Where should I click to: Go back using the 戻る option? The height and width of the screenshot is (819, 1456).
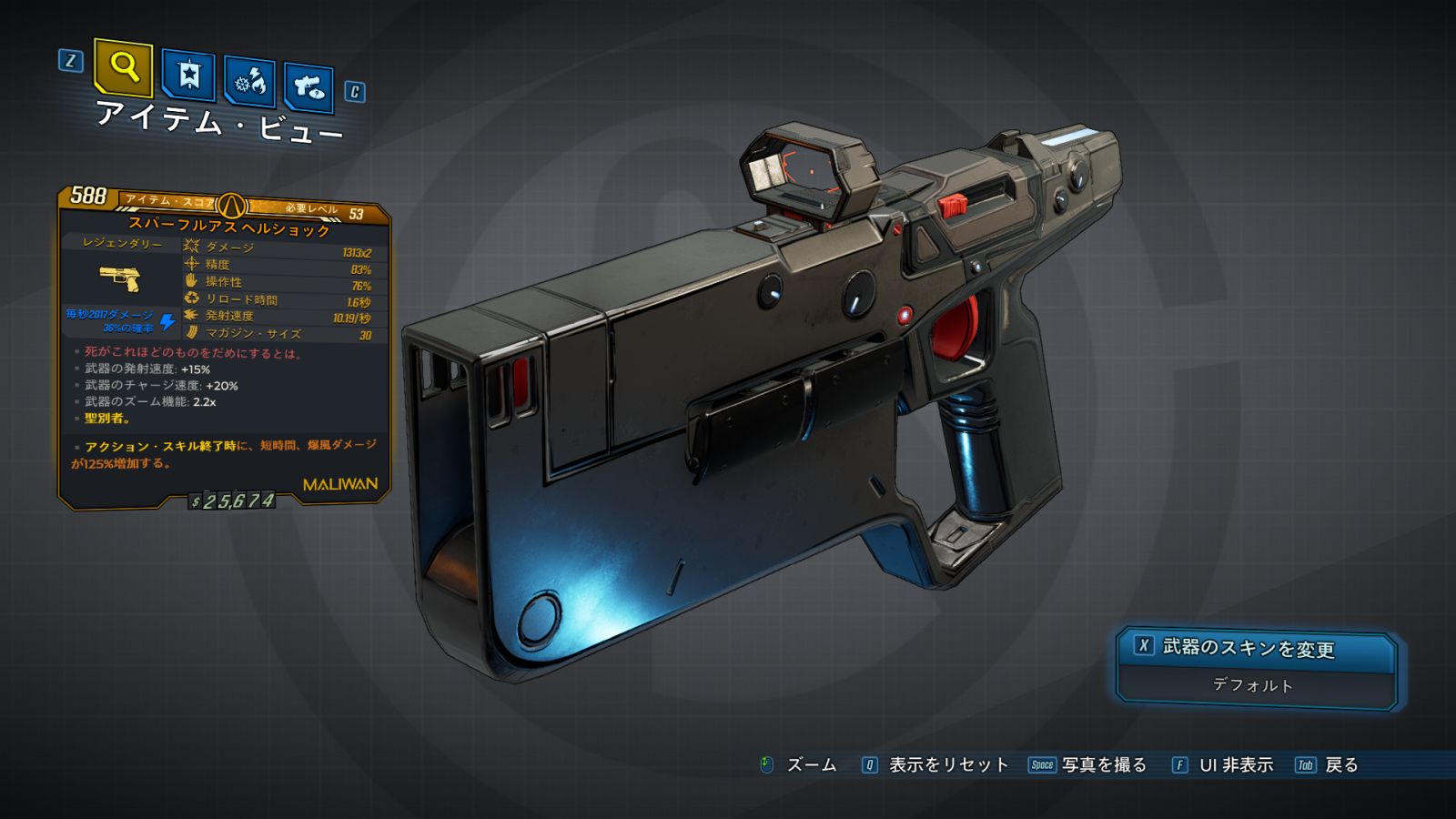click(x=1340, y=765)
